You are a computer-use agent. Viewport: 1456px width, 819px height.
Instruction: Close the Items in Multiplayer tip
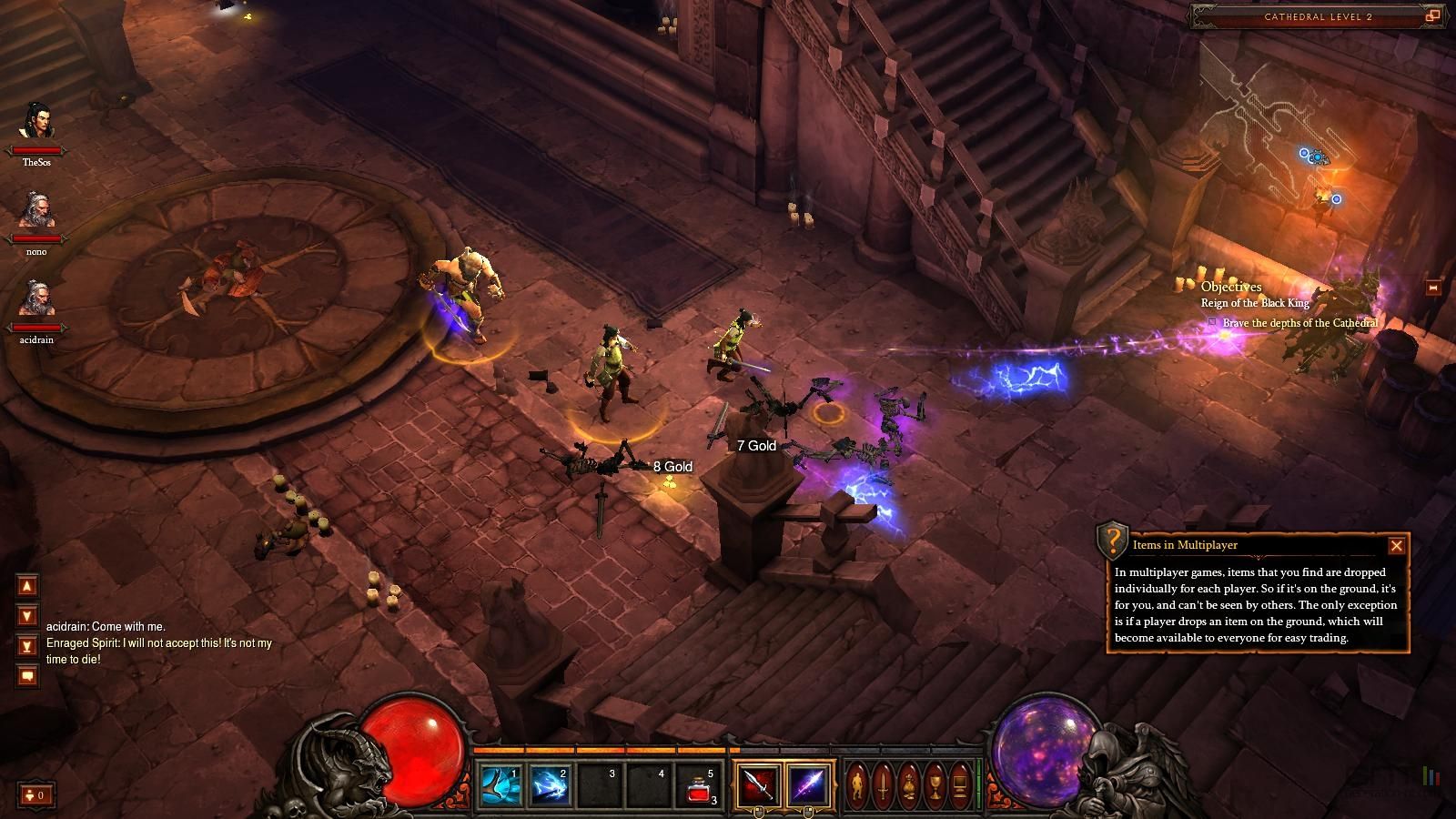tap(1397, 545)
